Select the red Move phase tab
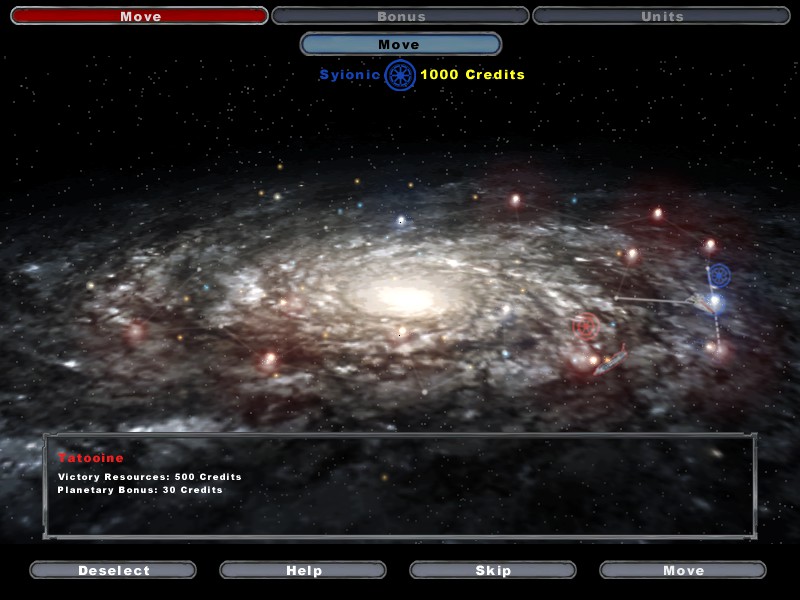Image resolution: width=800 pixels, height=600 pixels. [x=139, y=16]
